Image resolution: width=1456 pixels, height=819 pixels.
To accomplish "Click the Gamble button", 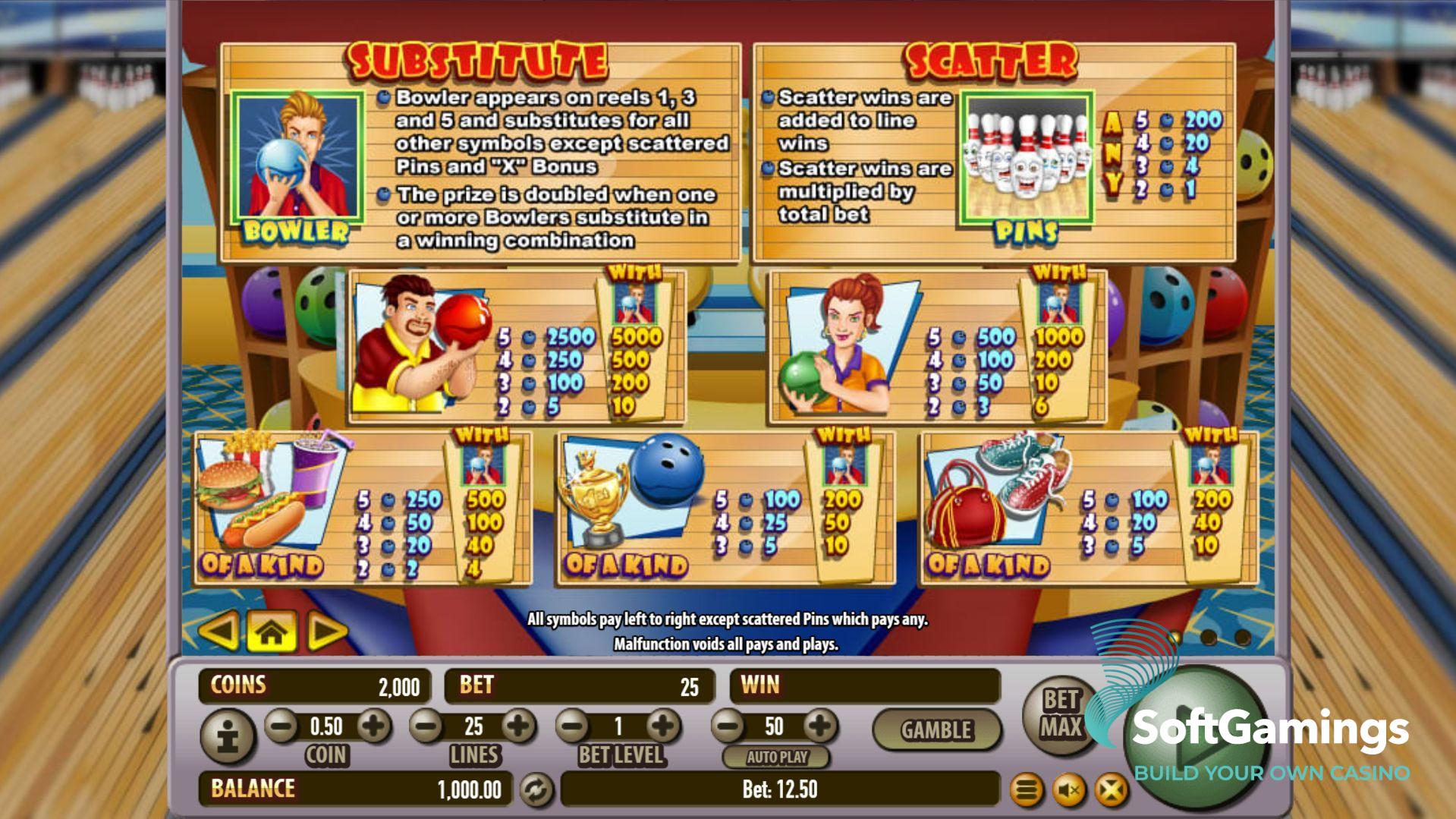I will pyautogui.click(x=936, y=730).
